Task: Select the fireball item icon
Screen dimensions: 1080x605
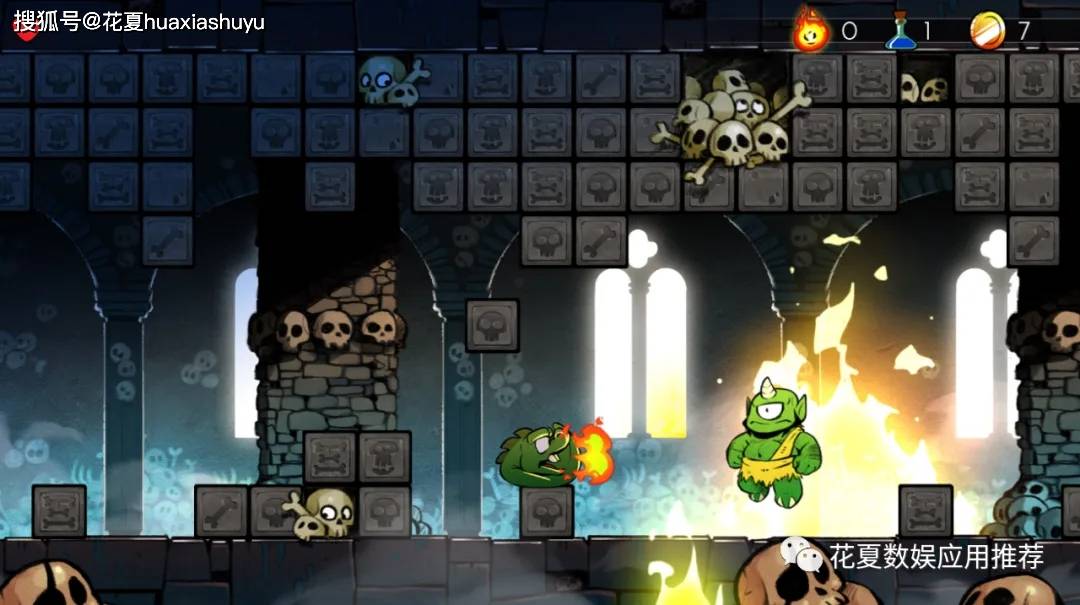Action: 810,30
